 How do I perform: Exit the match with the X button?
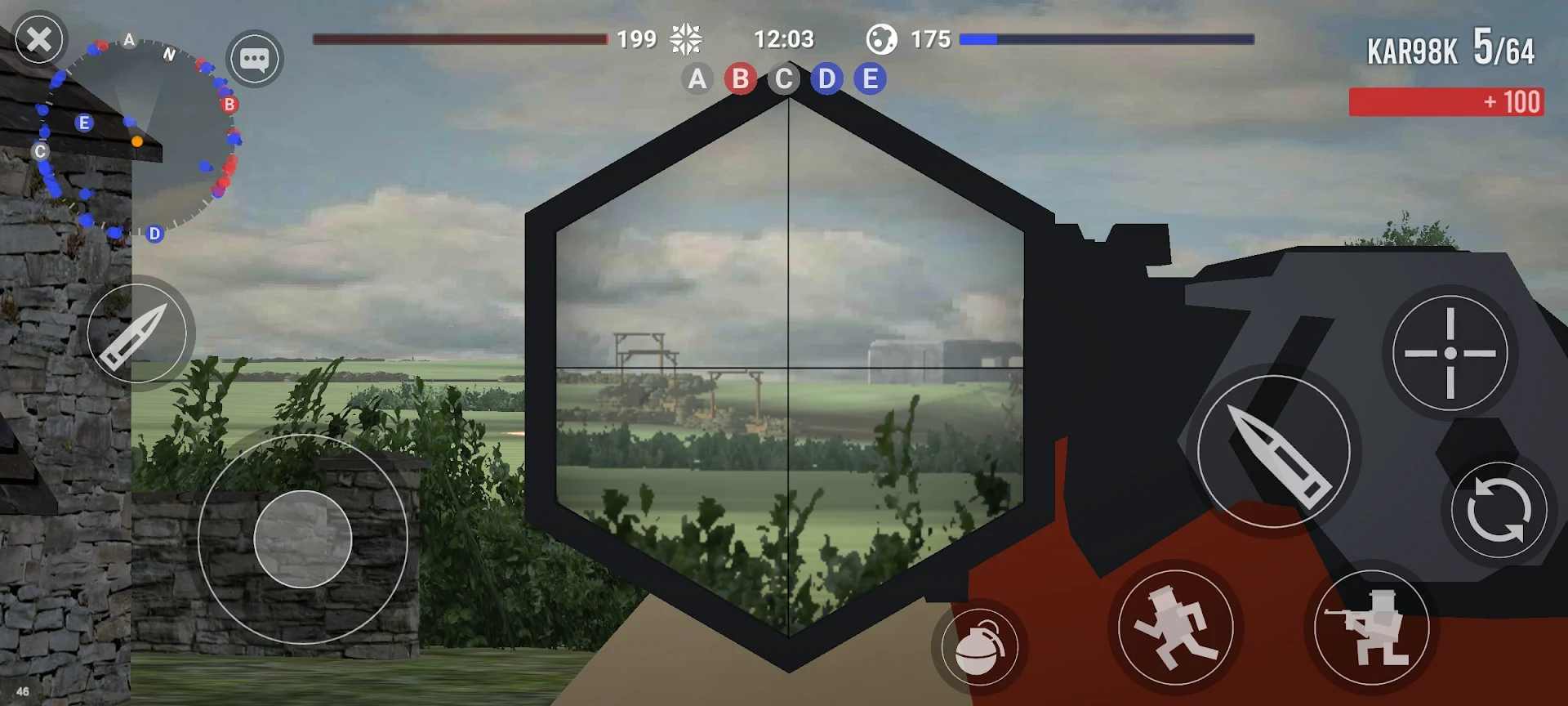click(38, 38)
